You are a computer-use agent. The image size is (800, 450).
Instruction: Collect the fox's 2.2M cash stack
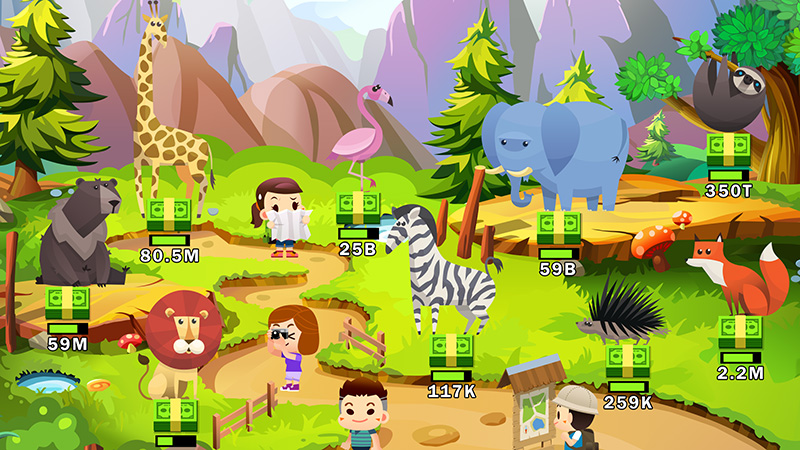(x=740, y=332)
